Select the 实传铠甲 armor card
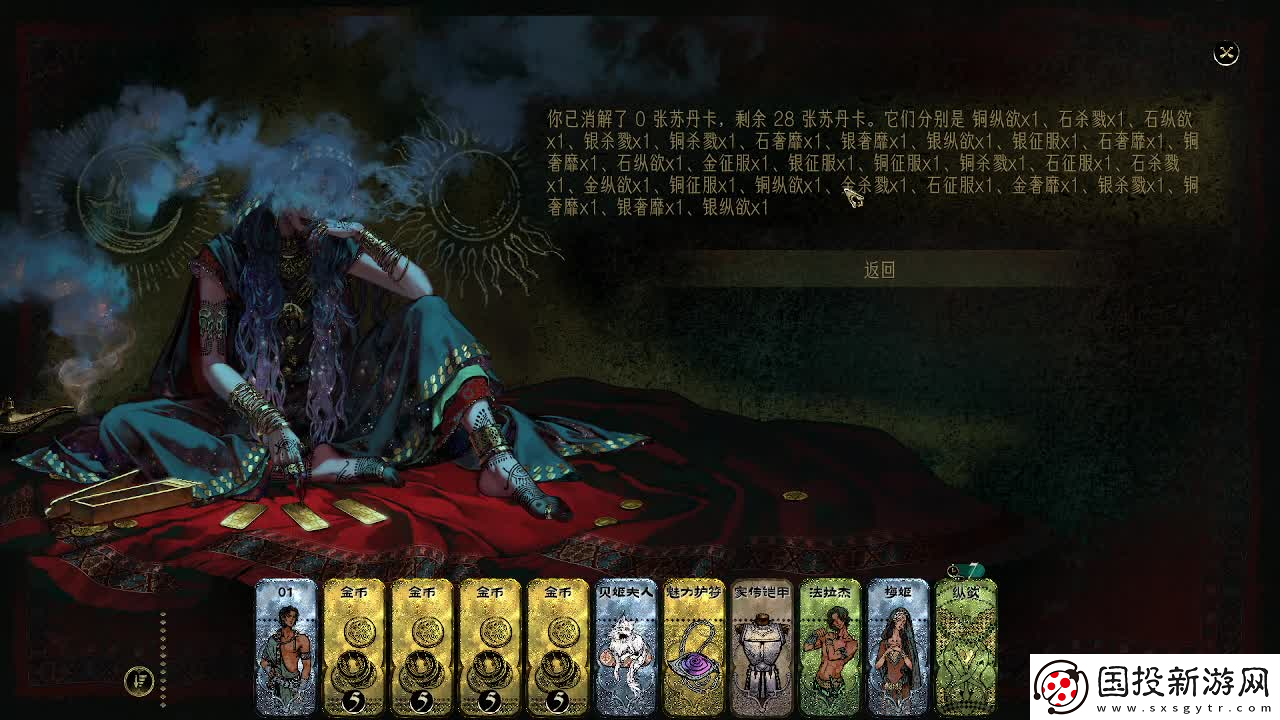 762,647
